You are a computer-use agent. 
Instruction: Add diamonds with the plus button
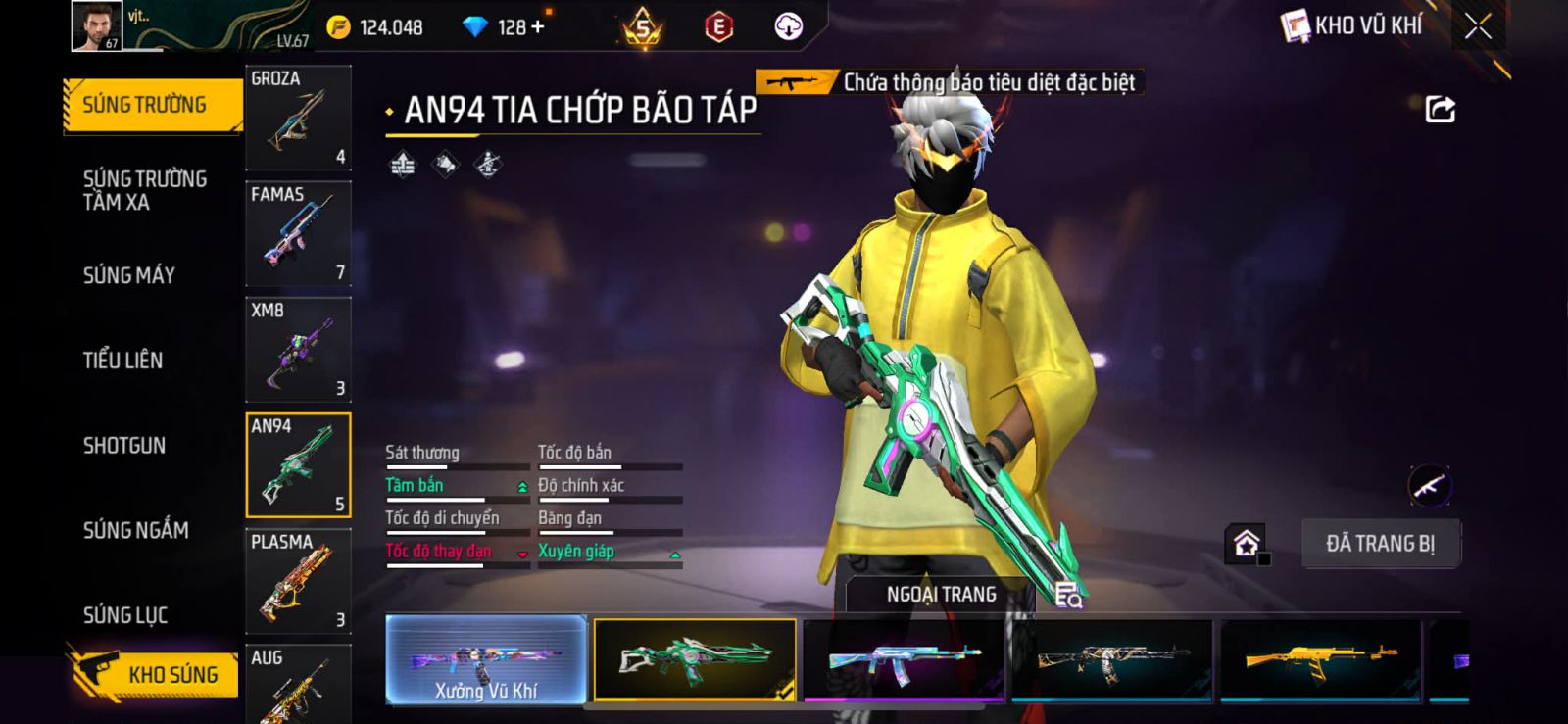coord(537,26)
